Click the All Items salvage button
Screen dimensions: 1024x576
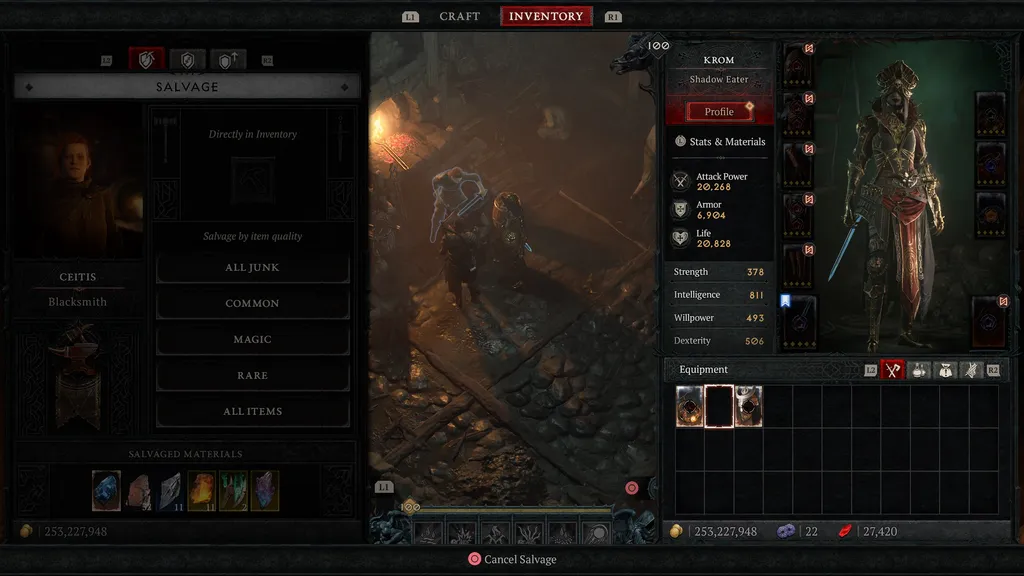tap(252, 412)
